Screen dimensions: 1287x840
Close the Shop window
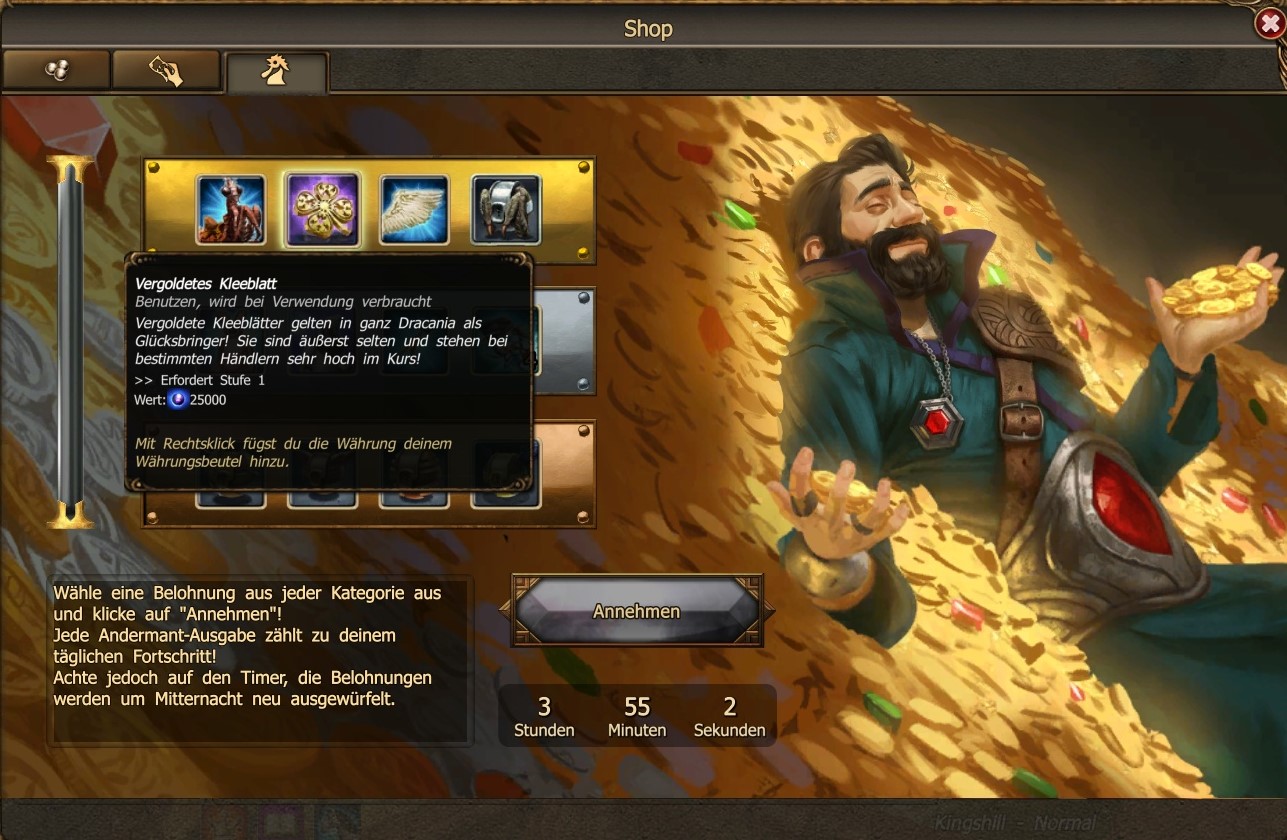(1270, 24)
